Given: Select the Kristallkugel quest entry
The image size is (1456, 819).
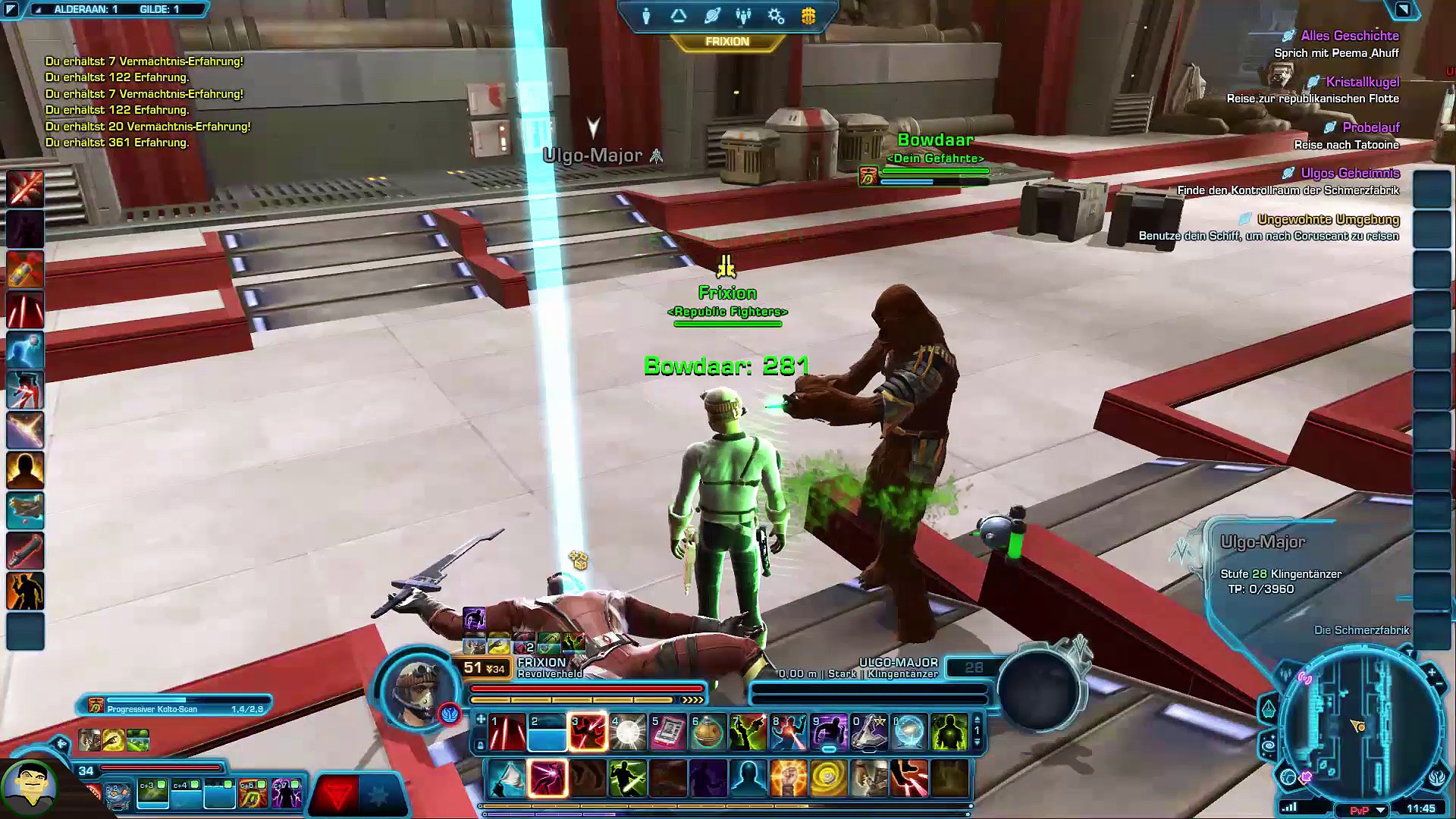Looking at the screenshot, I should [1362, 82].
